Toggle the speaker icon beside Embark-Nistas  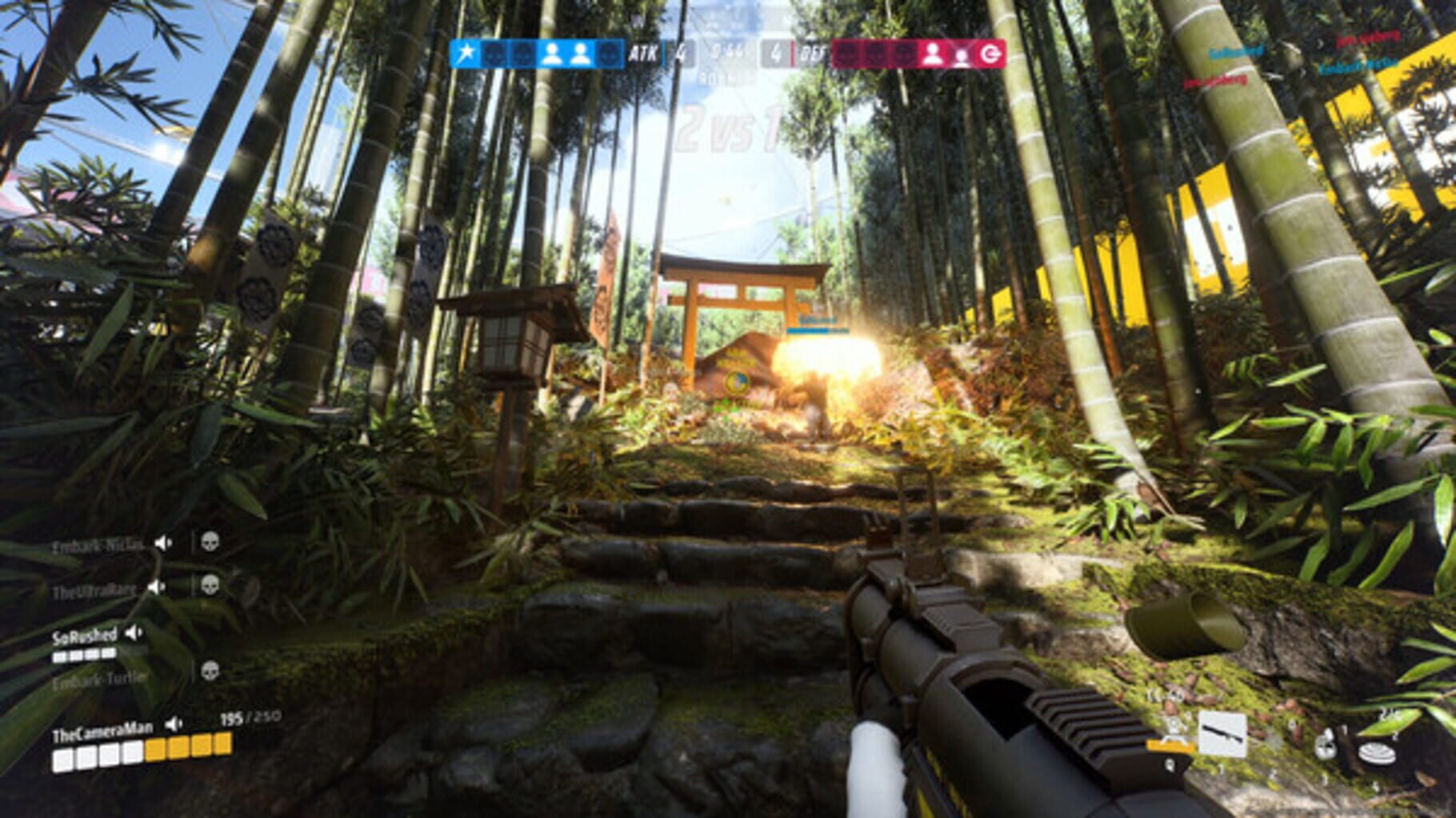click(x=162, y=543)
